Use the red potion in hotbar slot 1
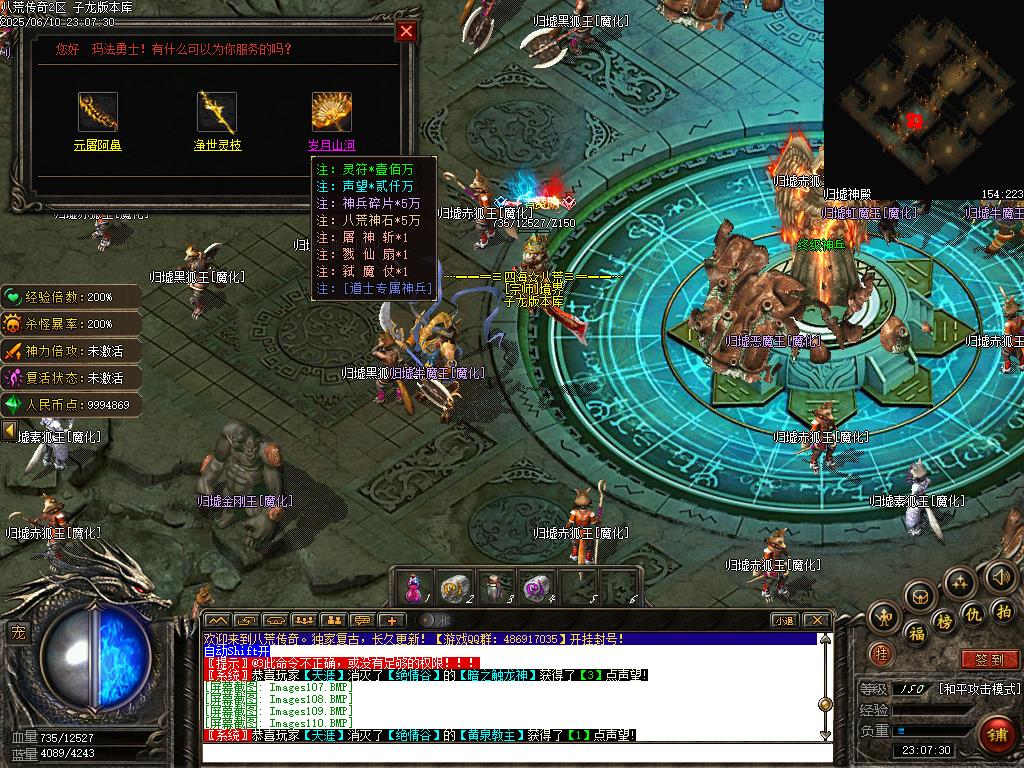The width and height of the screenshot is (1024, 768). pos(412,587)
